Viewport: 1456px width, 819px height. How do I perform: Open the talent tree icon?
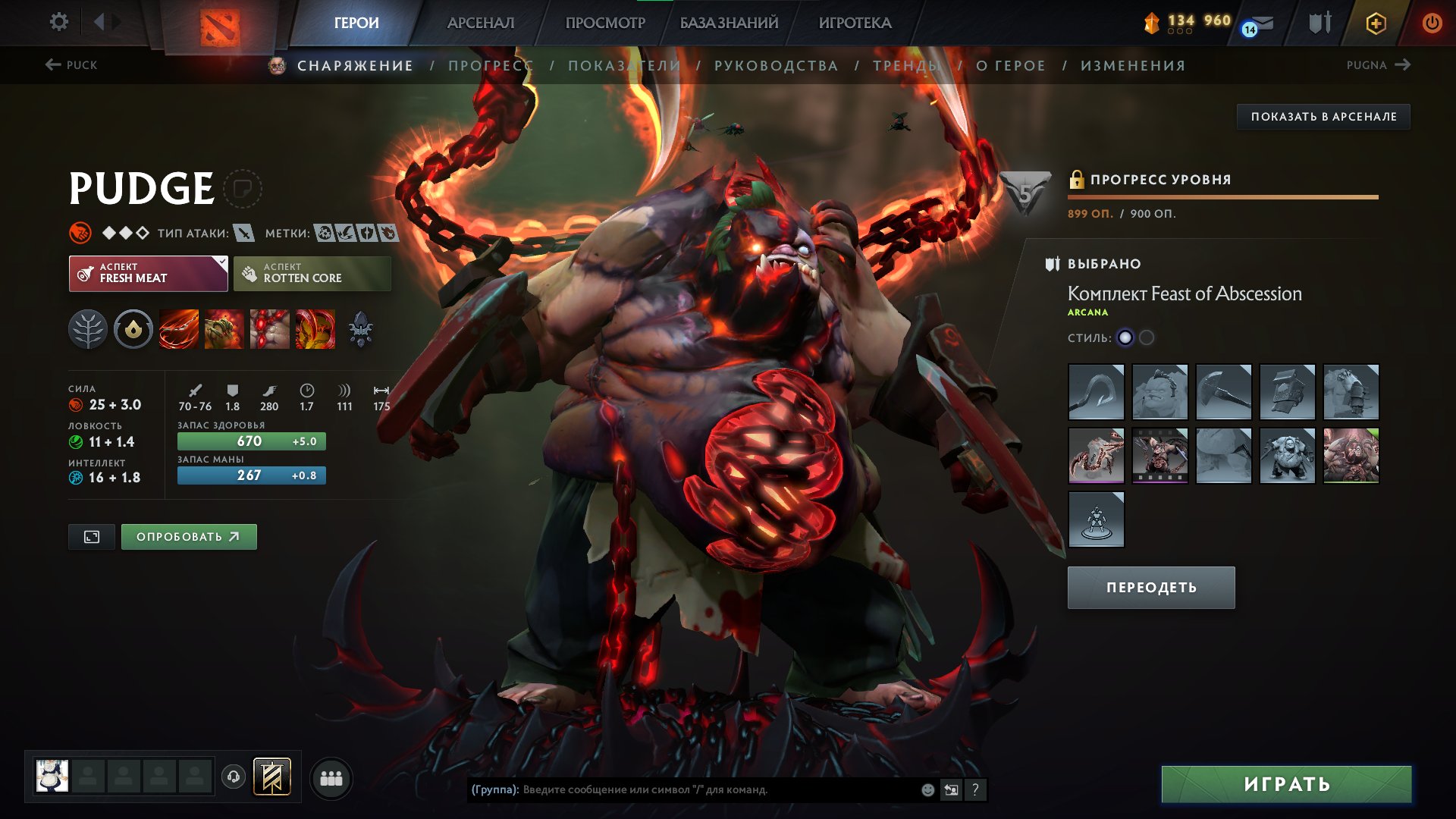[89, 328]
